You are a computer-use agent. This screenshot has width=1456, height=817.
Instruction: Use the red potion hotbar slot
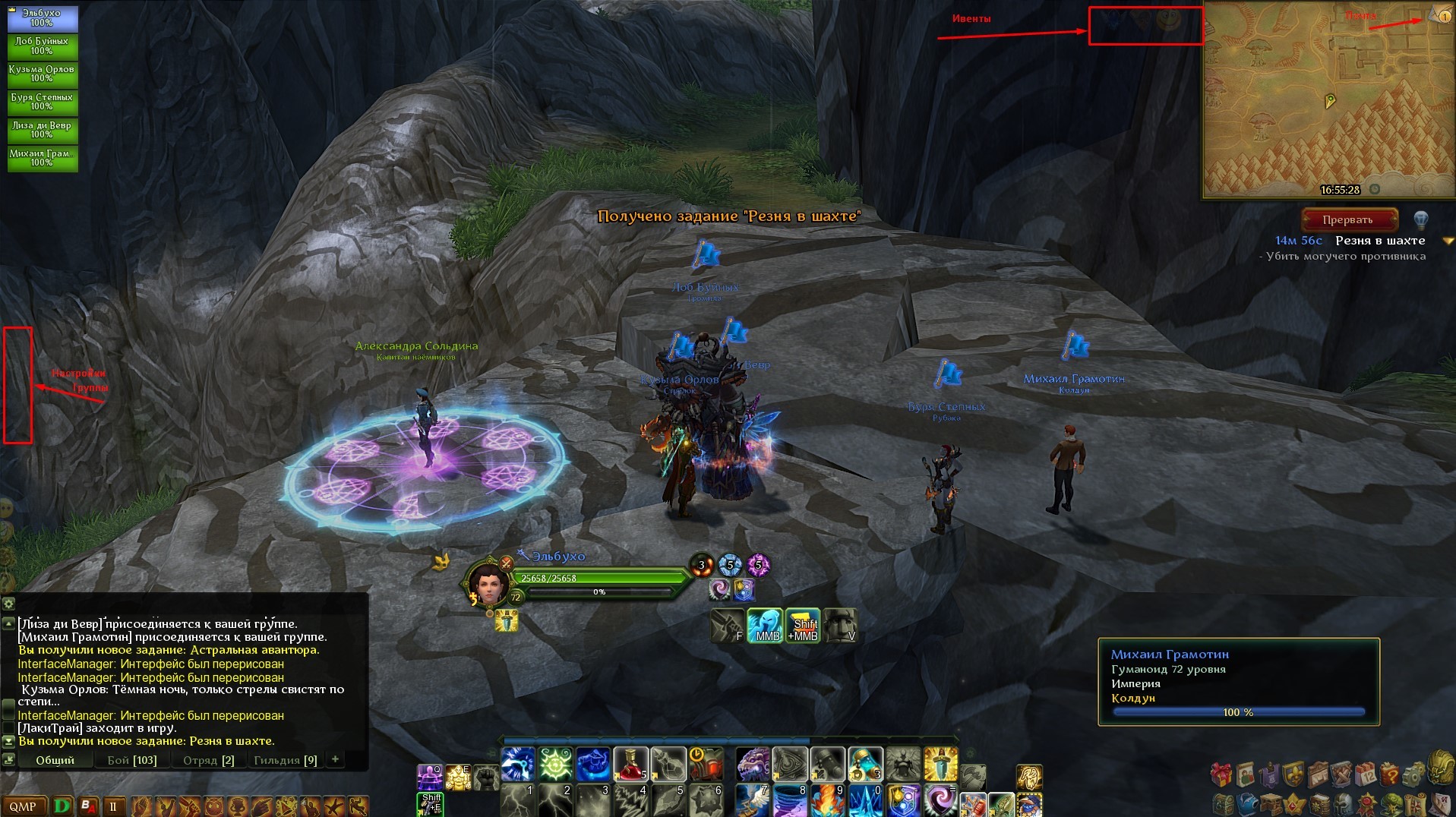[x=630, y=764]
